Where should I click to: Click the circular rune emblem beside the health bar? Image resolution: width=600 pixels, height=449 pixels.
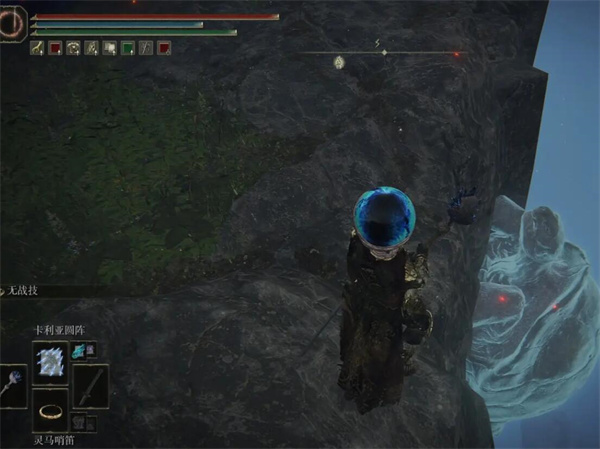(x=13, y=23)
